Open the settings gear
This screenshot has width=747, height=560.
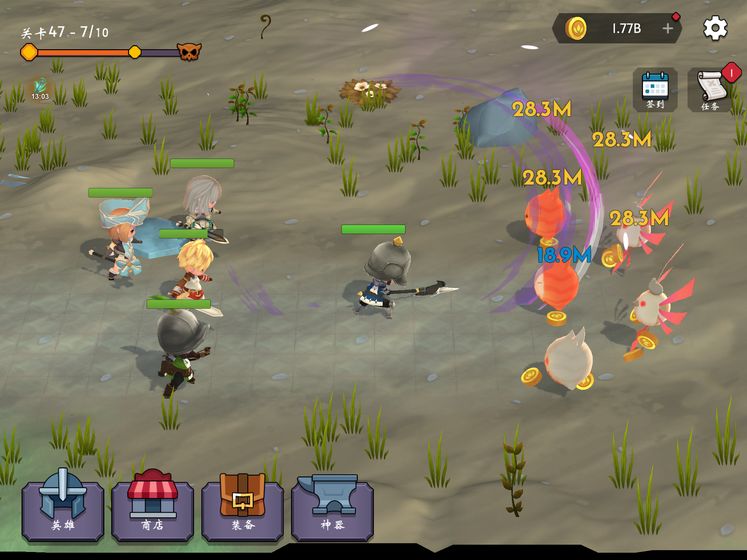[715, 28]
